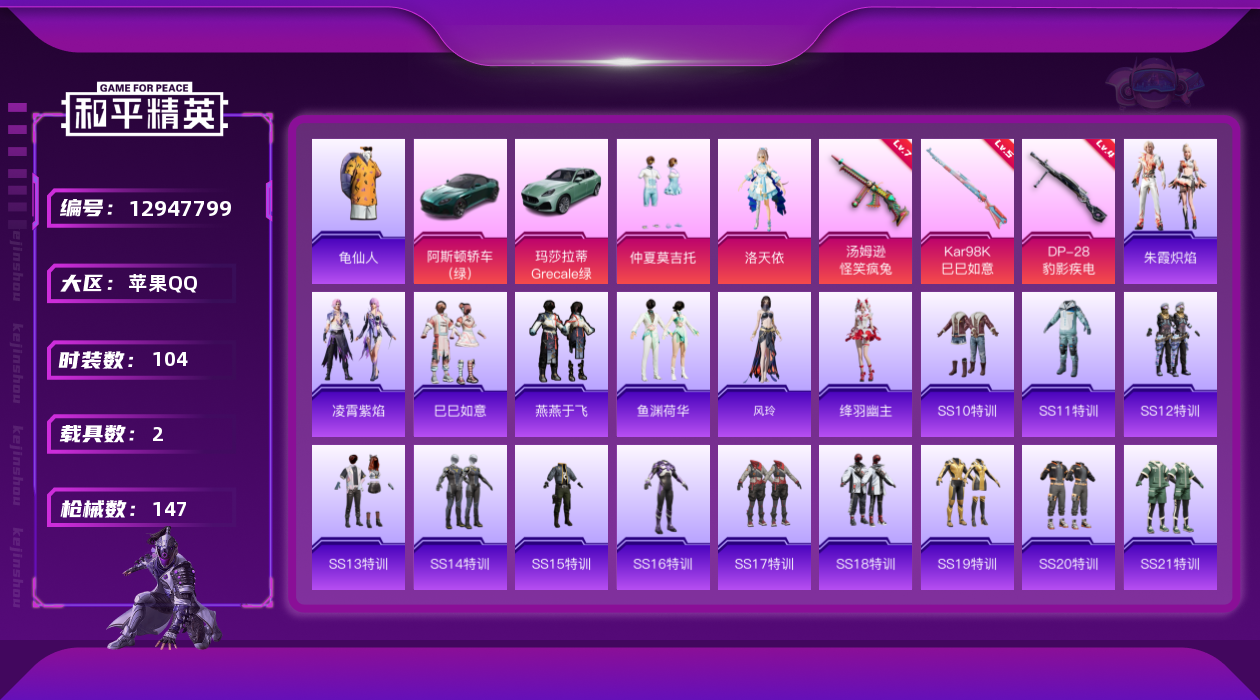Open the DP-28 豹影疾电 weapon tile
This screenshot has width=1260, height=700.
(1068, 210)
